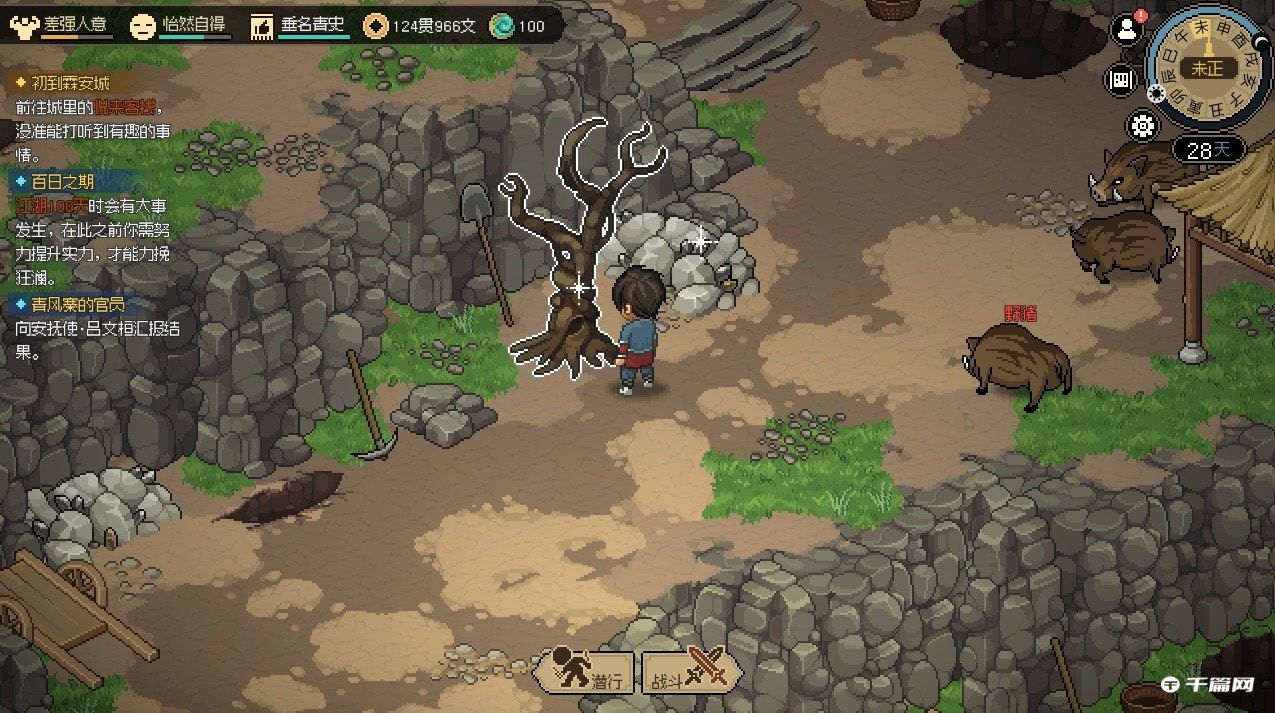Click the green jade currency icon
The width and height of the screenshot is (1275, 713).
501,26
